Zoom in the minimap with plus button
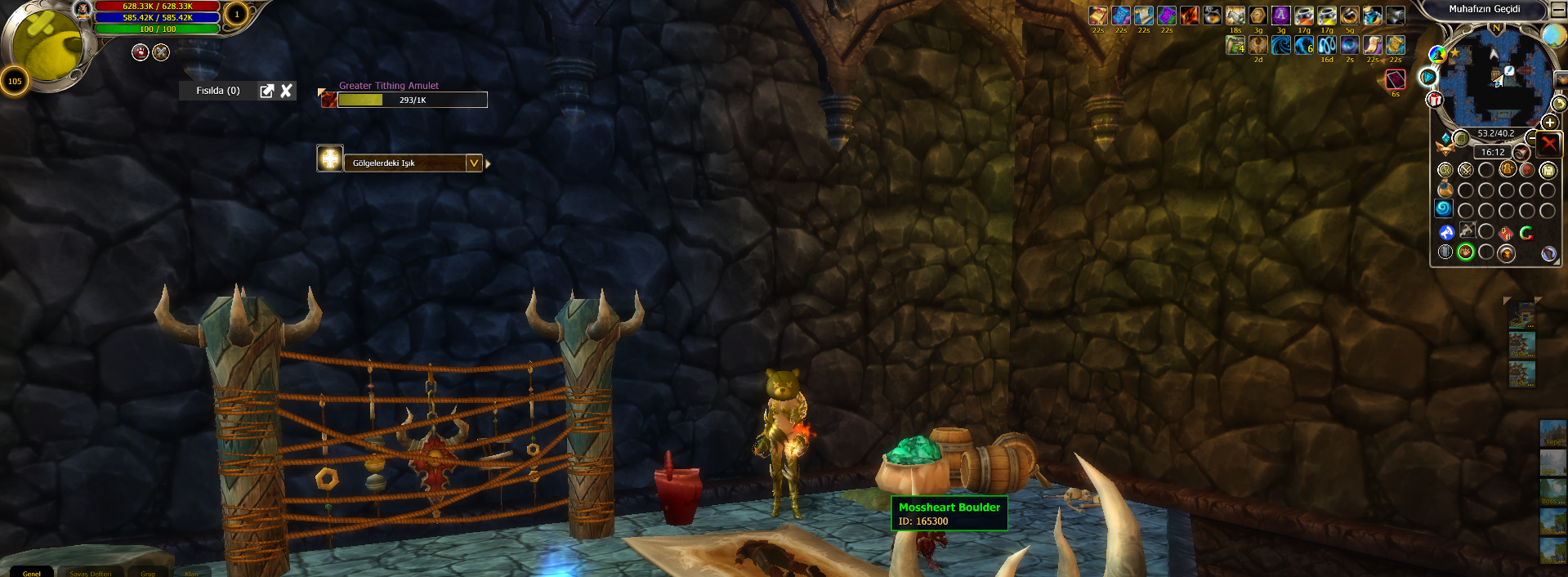The image size is (1568, 577). pyautogui.click(x=1549, y=123)
